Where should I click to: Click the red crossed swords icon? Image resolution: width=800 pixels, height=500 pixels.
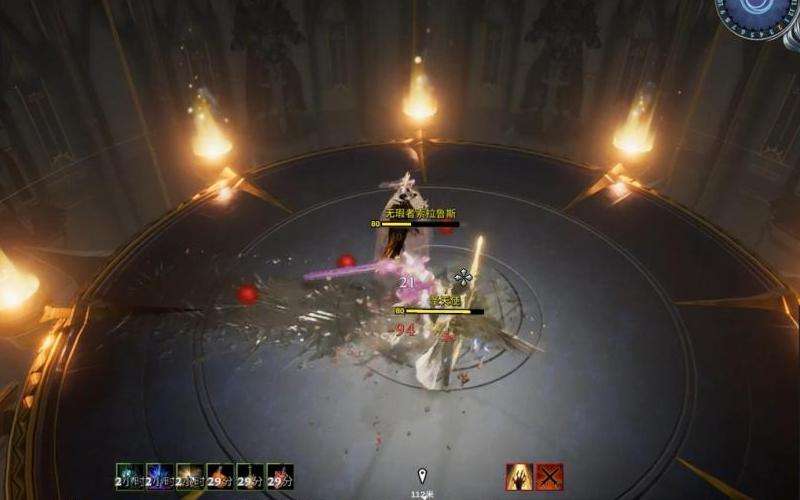coord(549,476)
